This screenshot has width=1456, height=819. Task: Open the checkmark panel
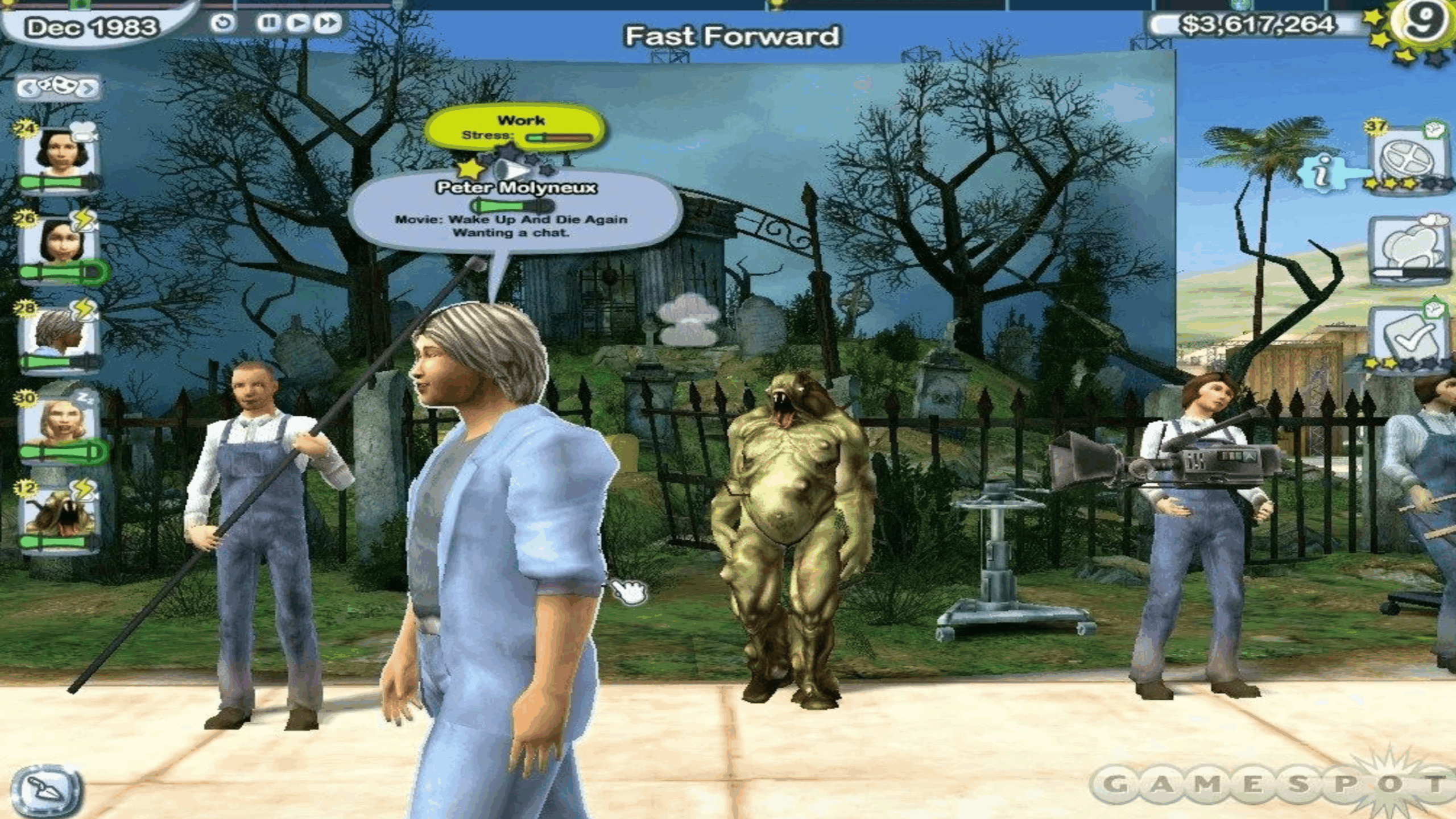(x=1409, y=337)
